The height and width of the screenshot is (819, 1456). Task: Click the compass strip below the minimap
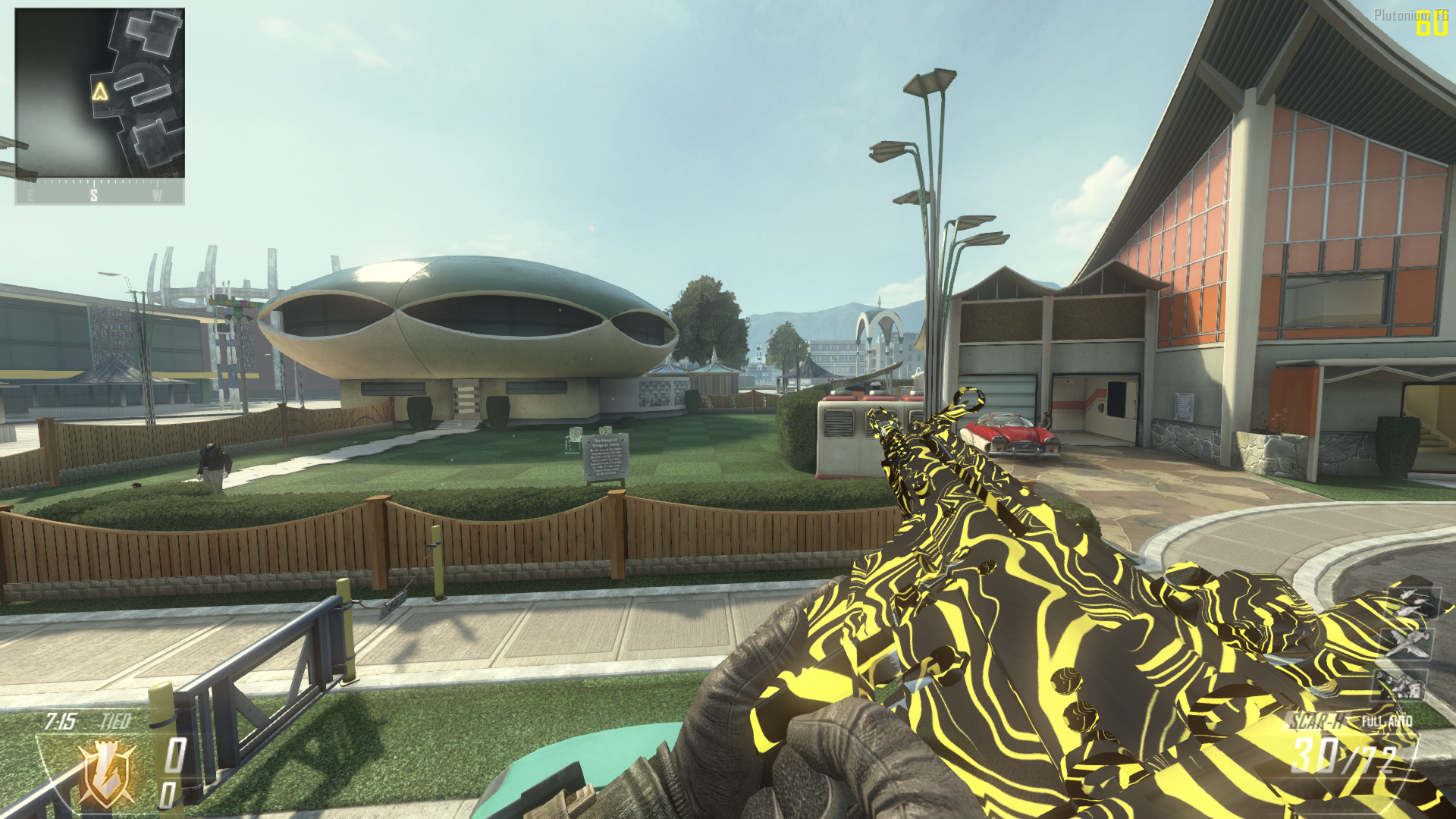(99, 193)
